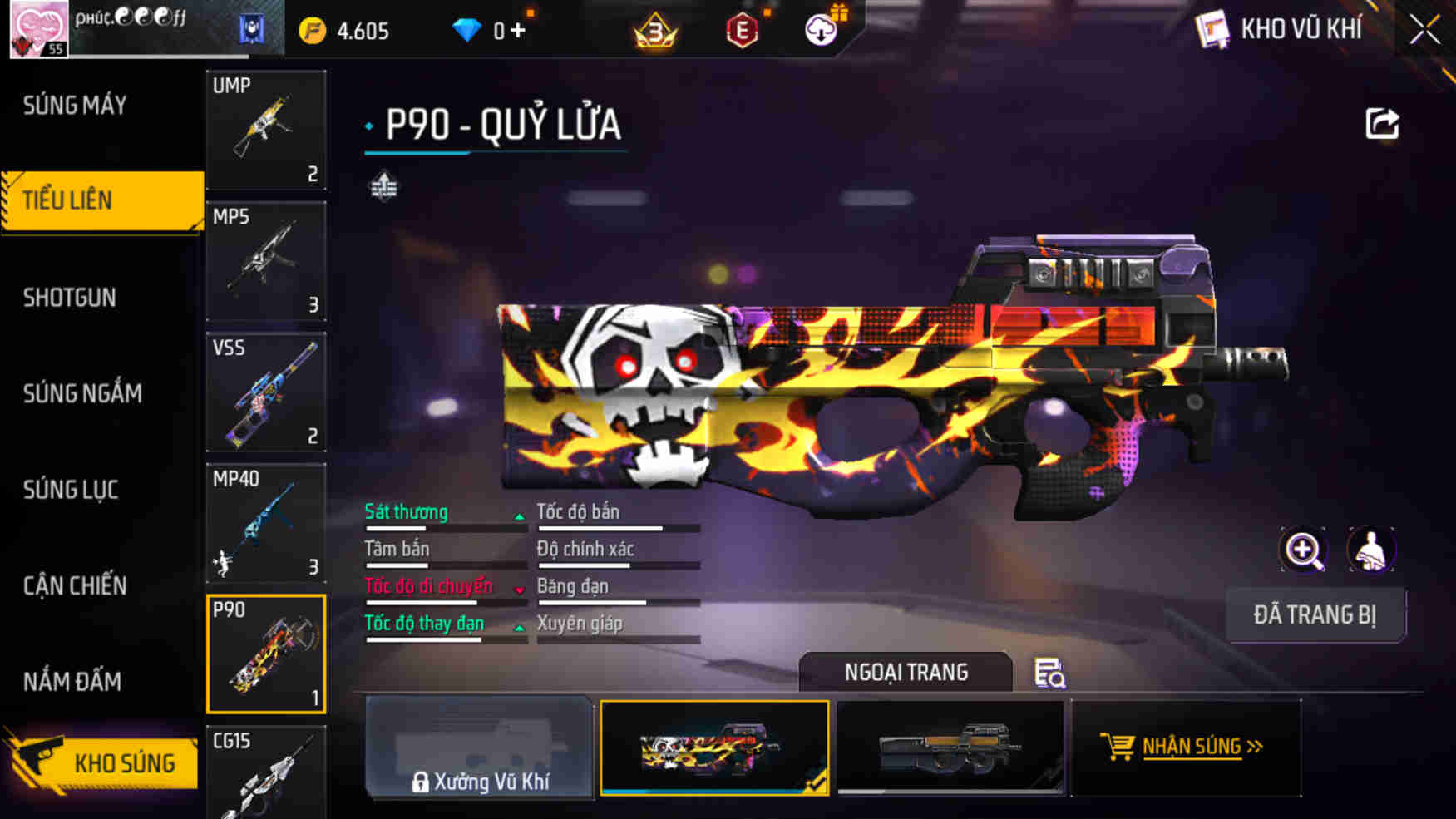Click the cloud gift download icon
The height and width of the screenshot is (819, 1456).
tap(822, 30)
